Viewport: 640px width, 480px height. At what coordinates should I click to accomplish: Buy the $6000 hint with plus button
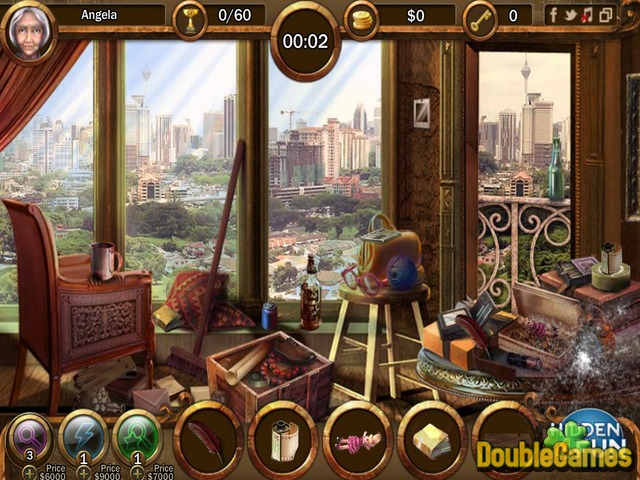30,470
